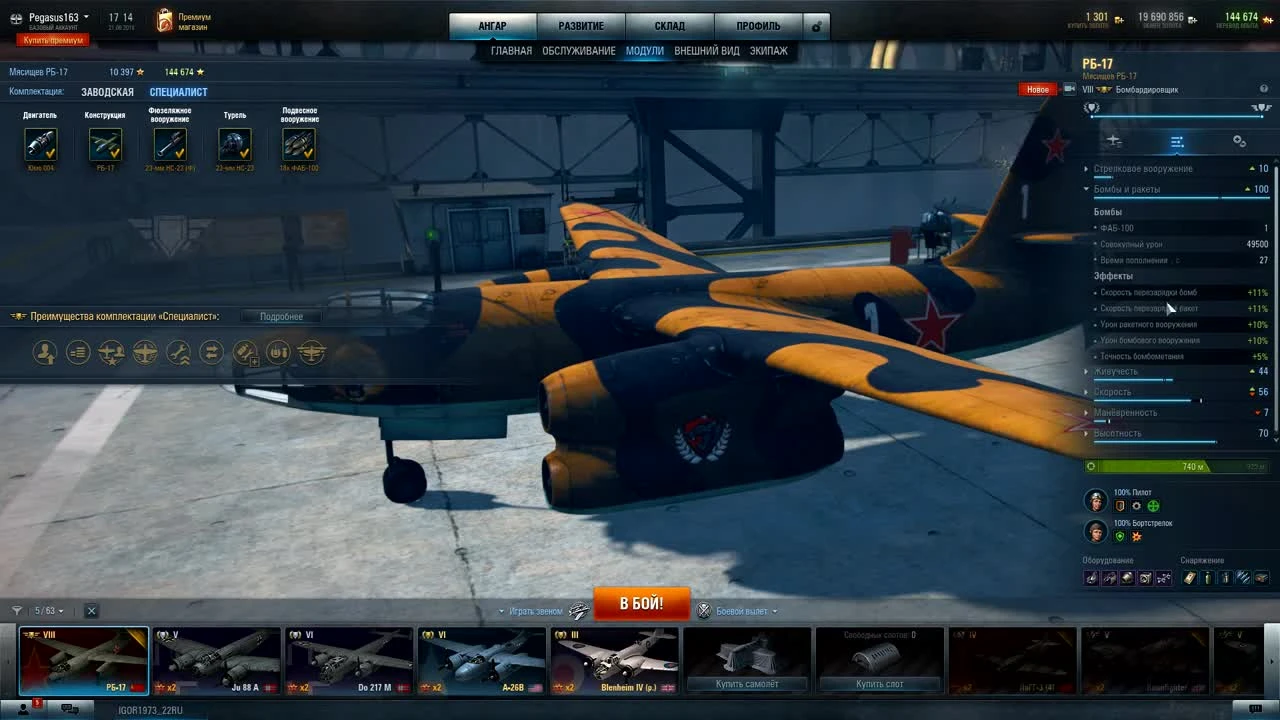Expand the Стрелковое вооружение section

tap(1085, 169)
